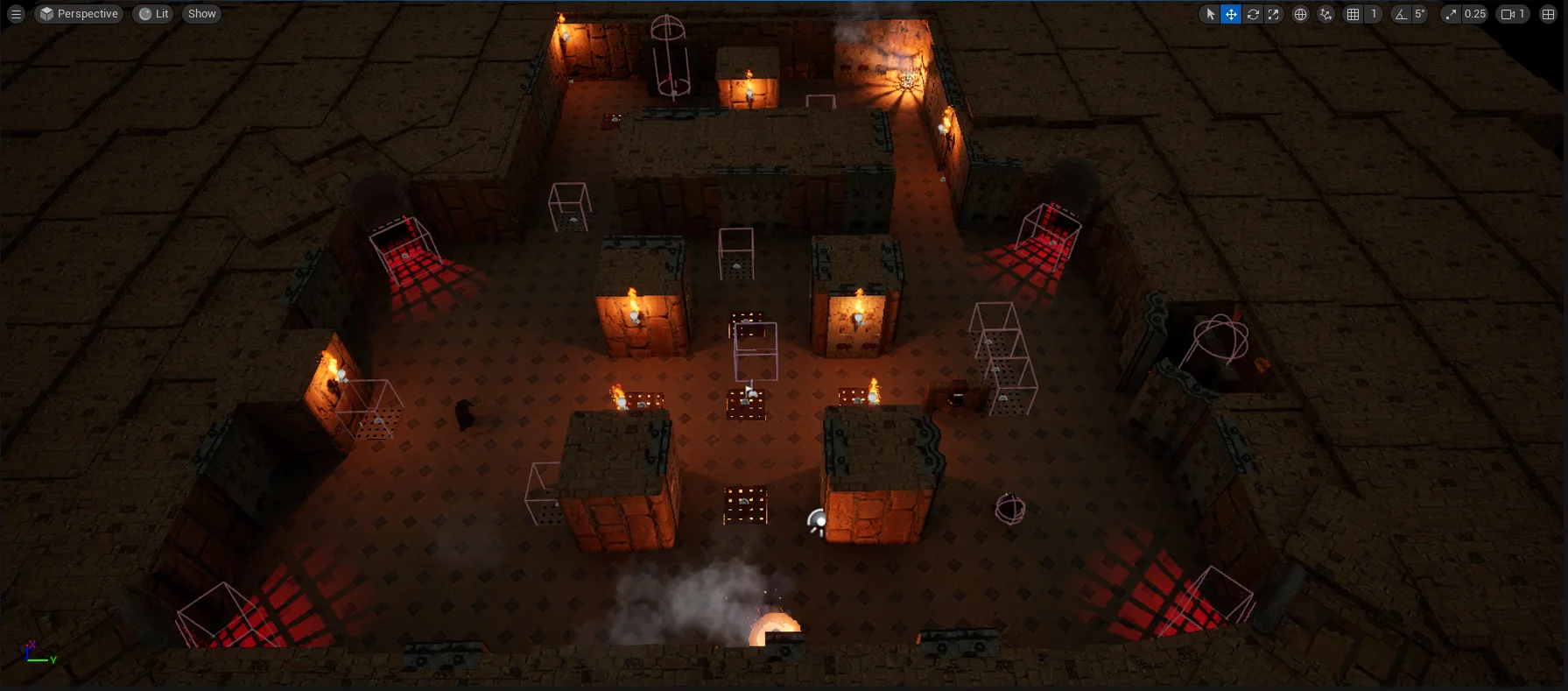Image resolution: width=1568 pixels, height=691 pixels.
Task: Open the Show flags menu
Action: click(201, 14)
